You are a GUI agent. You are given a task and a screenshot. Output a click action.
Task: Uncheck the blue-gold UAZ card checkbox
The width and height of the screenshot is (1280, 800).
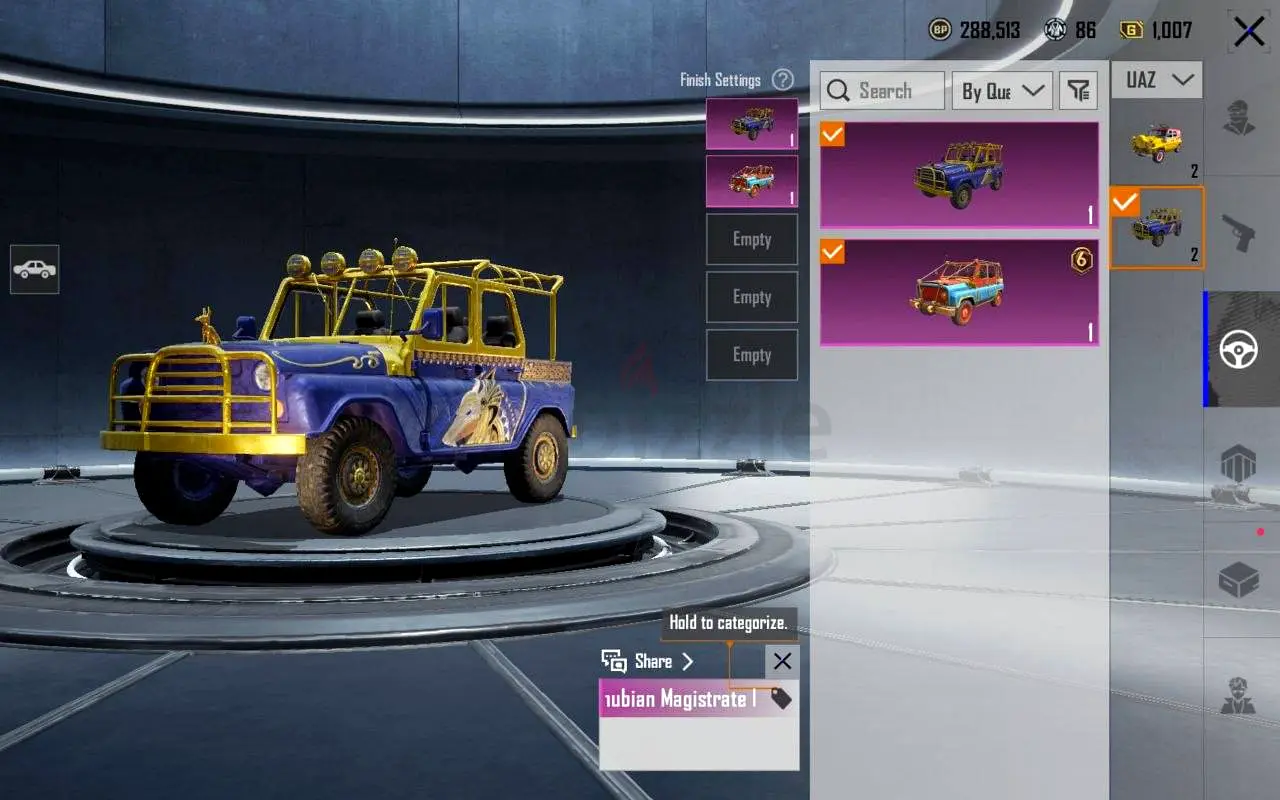(832, 134)
